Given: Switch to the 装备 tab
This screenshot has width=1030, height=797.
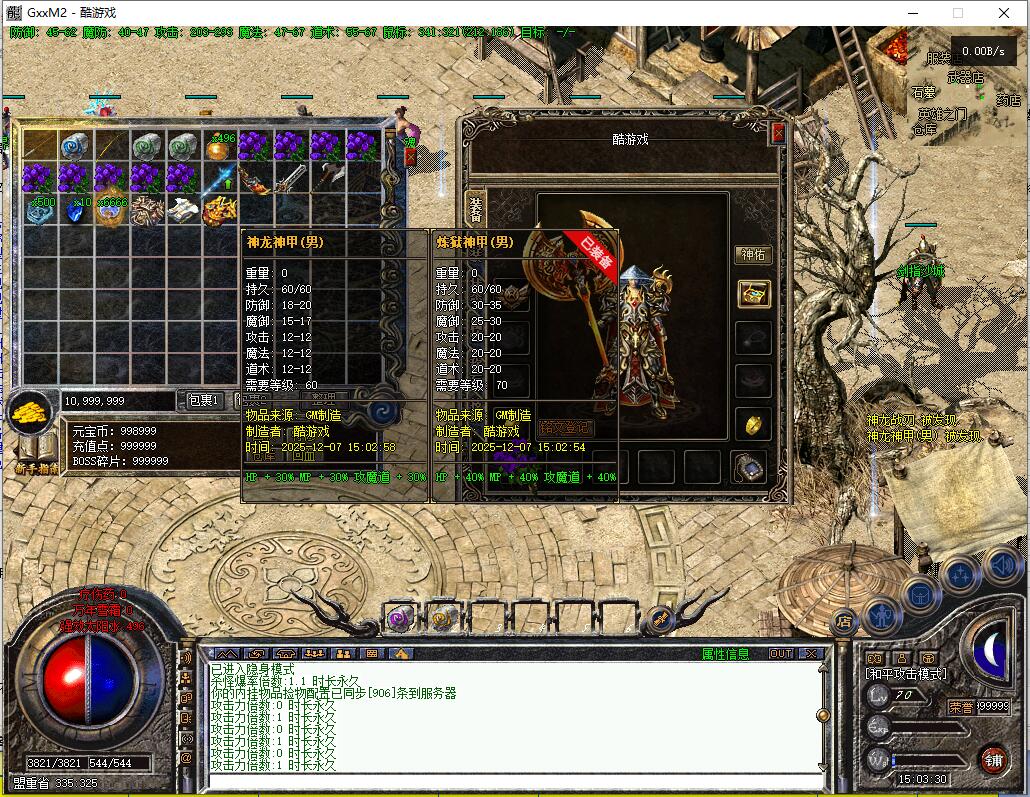Looking at the screenshot, I should point(475,208).
